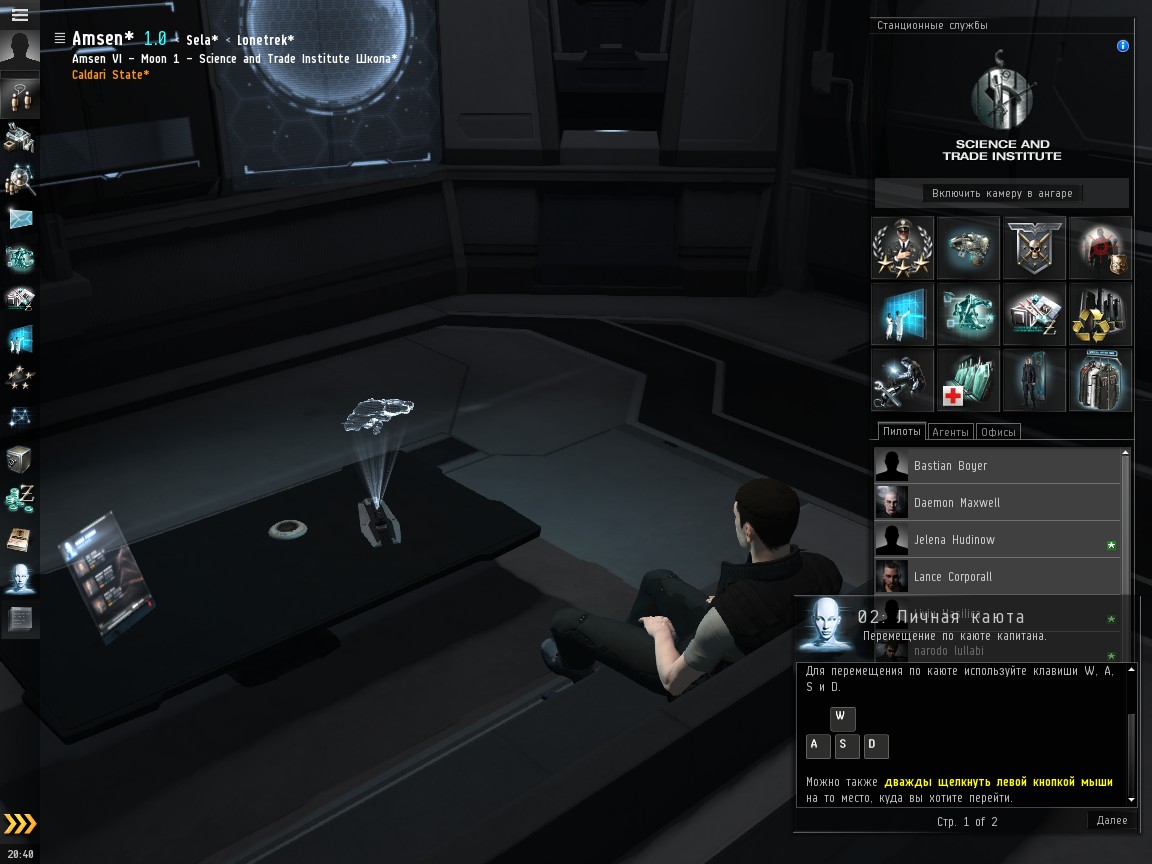
Task: Open the character portrait sheet
Action: pyautogui.click(x=19, y=51)
